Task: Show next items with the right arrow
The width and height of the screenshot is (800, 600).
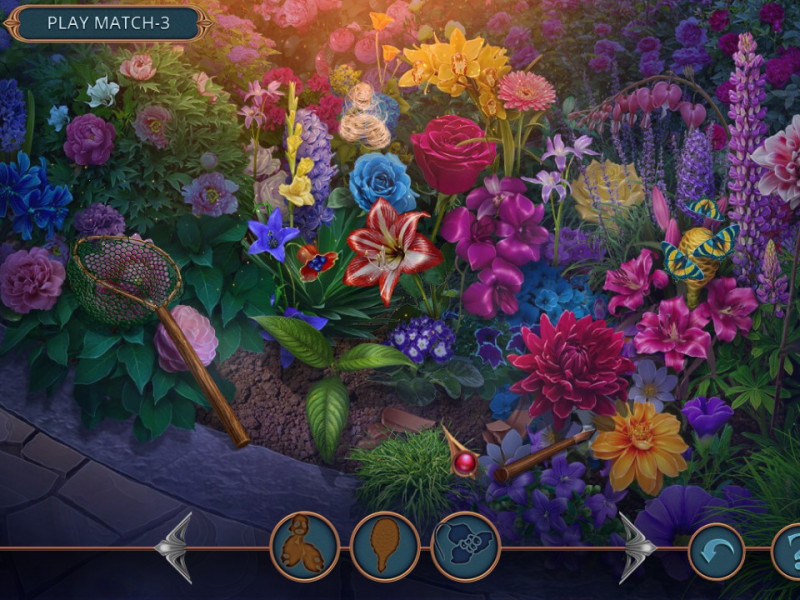Action: point(634,547)
